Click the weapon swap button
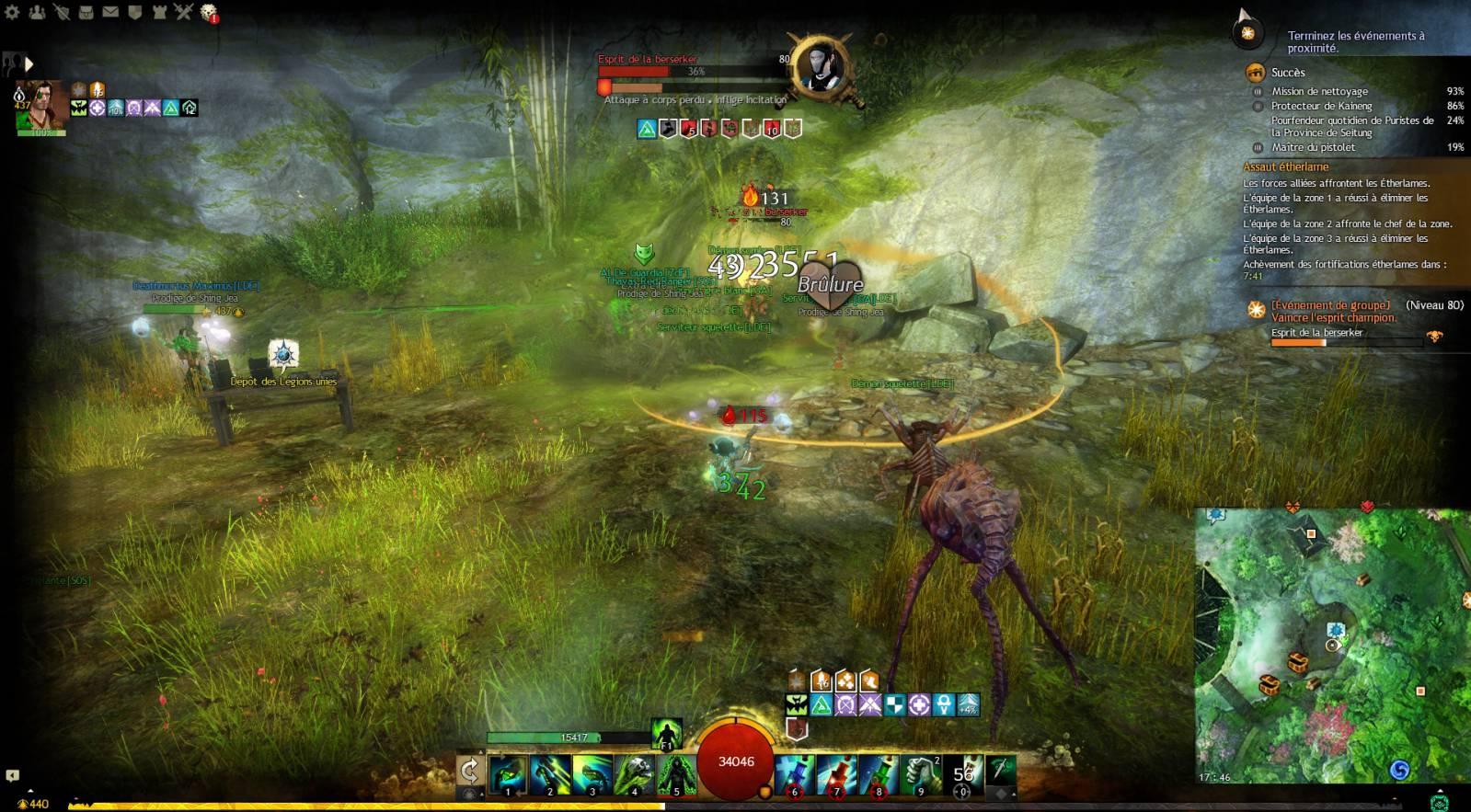The height and width of the screenshot is (812, 1471). tap(470, 771)
